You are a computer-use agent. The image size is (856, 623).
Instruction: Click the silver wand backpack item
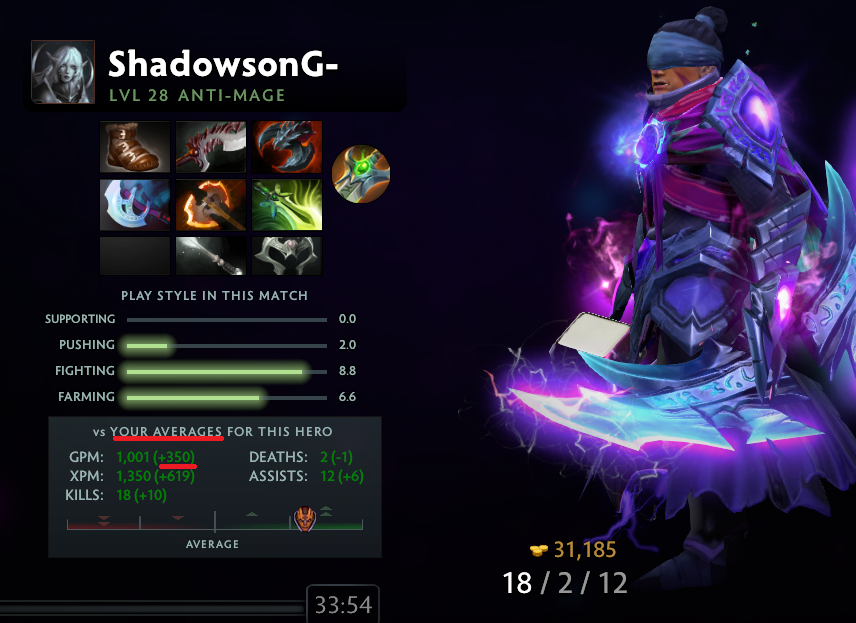click(x=211, y=256)
